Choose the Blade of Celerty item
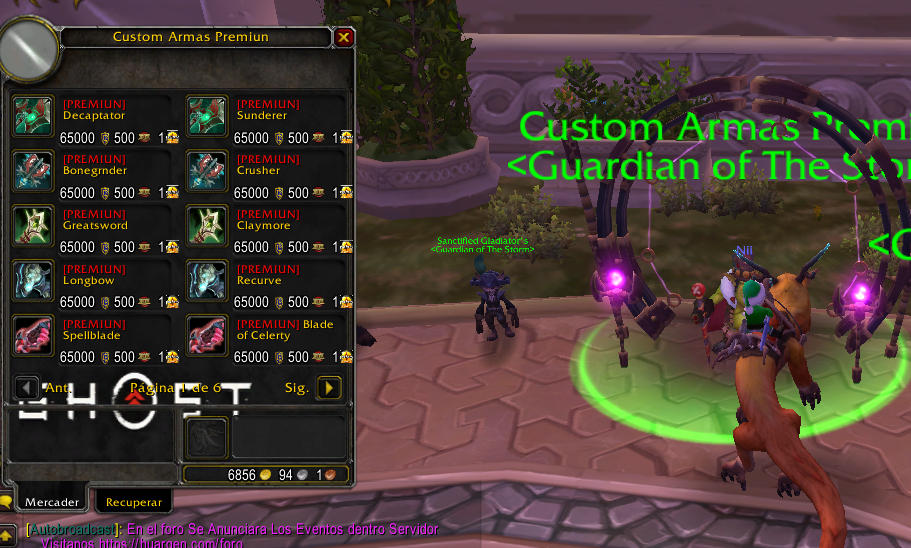This screenshot has height=548, width=911. click(x=208, y=336)
